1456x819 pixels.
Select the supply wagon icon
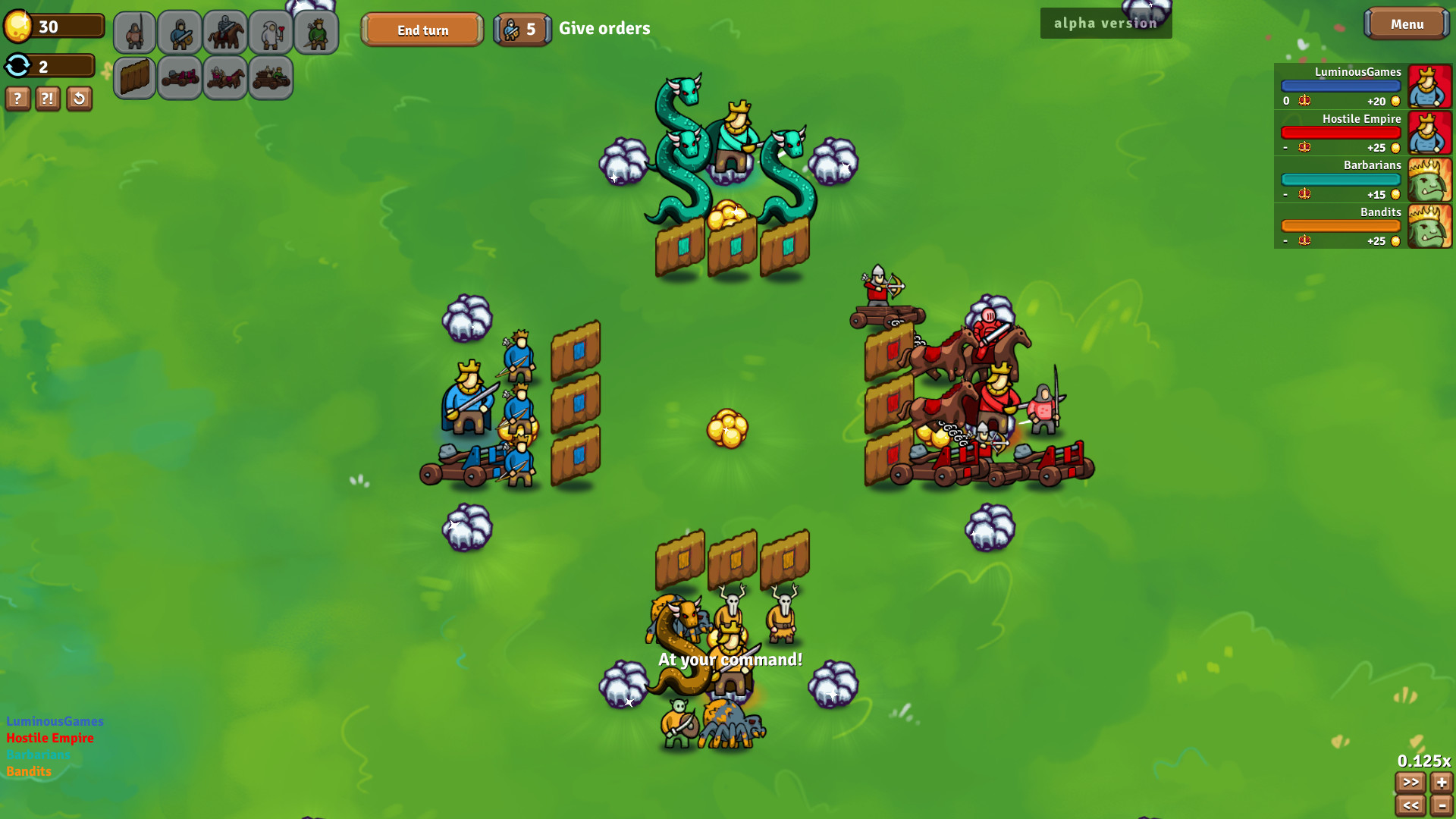271,77
